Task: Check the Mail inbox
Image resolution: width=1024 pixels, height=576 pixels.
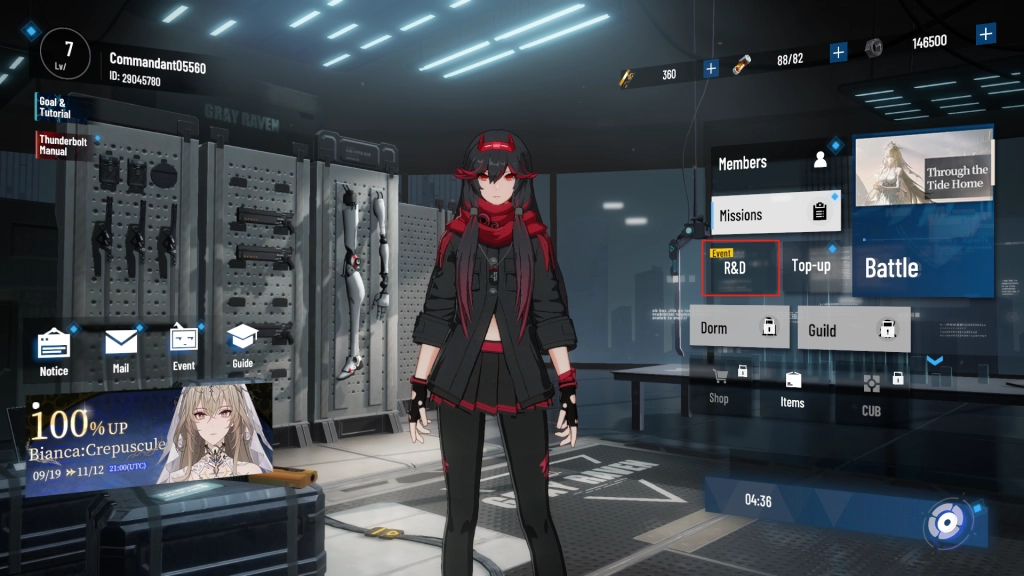Action: (121, 350)
